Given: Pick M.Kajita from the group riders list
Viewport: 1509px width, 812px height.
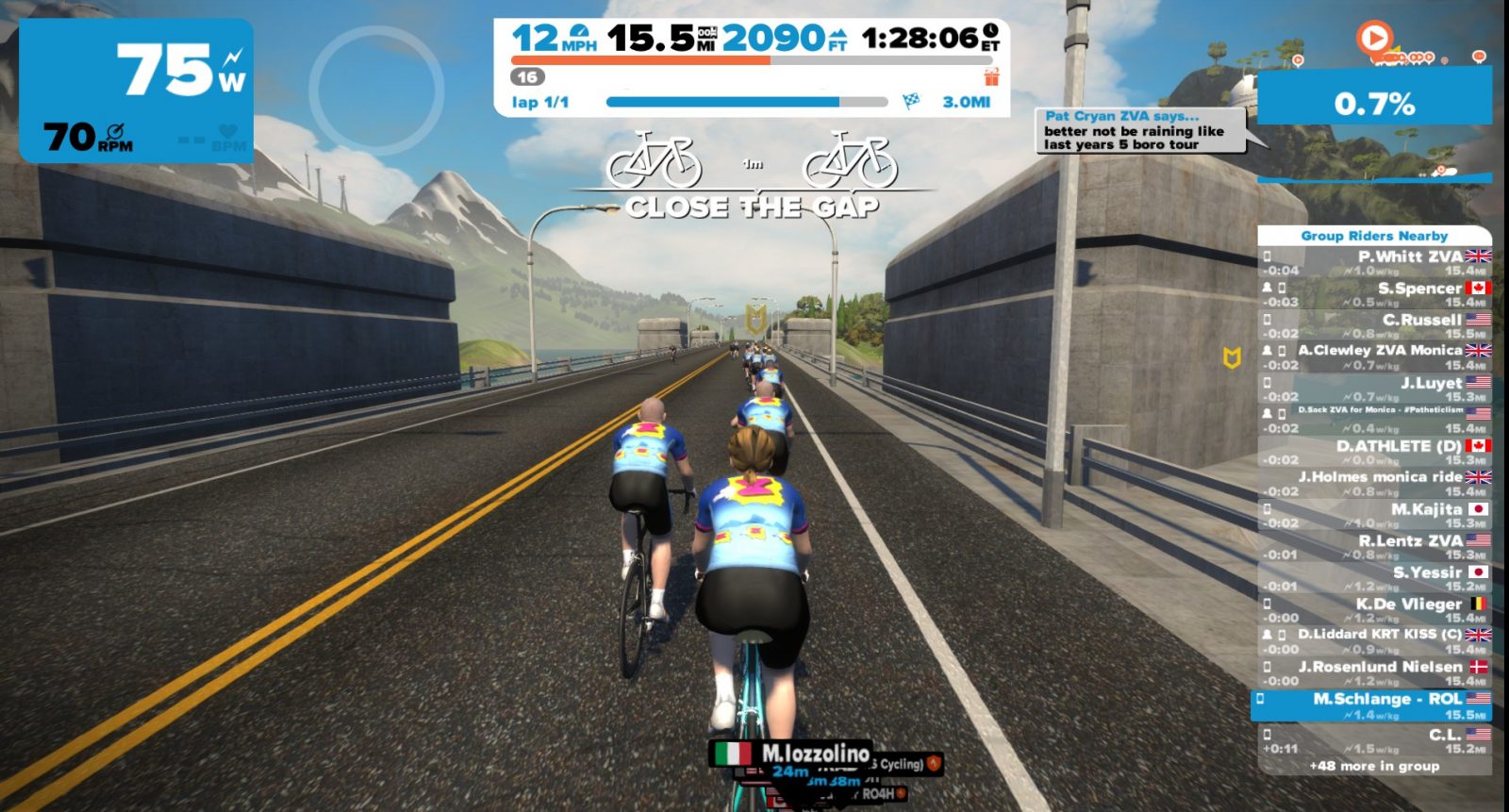Looking at the screenshot, I should coord(1375,515).
